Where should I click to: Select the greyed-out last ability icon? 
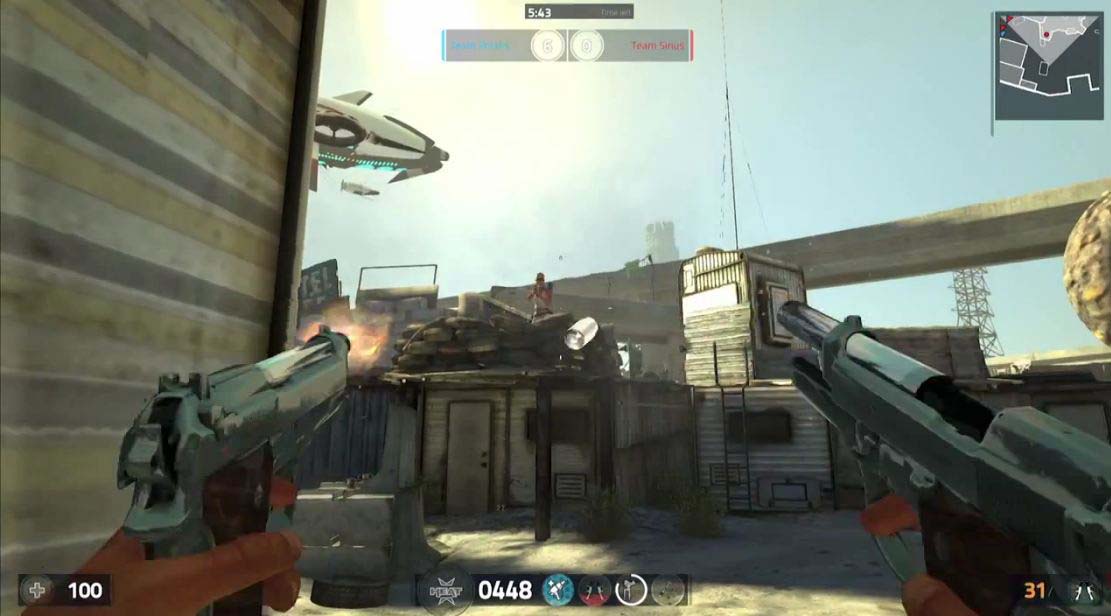(x=669, y=590)
